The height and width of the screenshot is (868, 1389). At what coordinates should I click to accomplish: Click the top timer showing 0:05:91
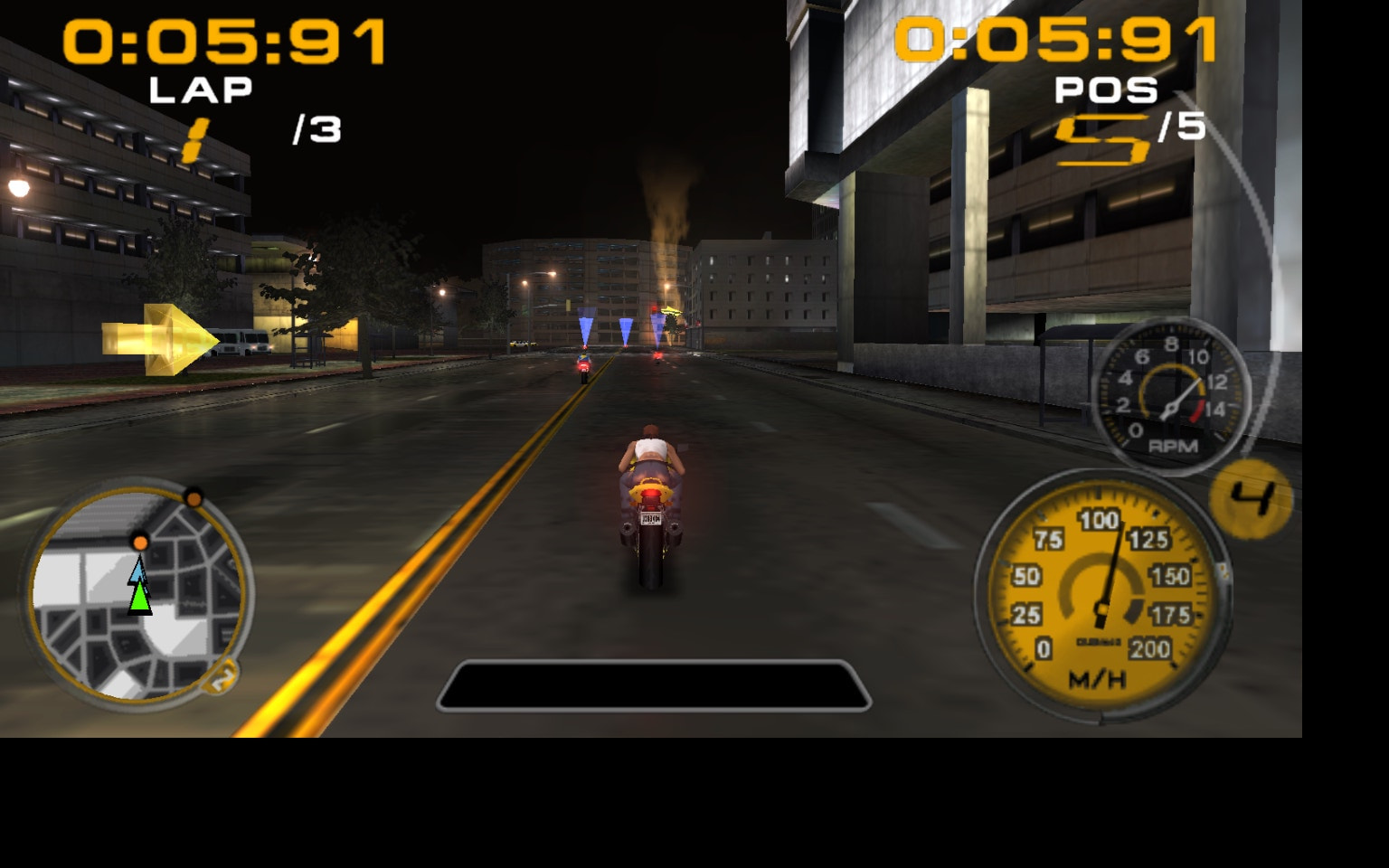tap(1054, 38)
